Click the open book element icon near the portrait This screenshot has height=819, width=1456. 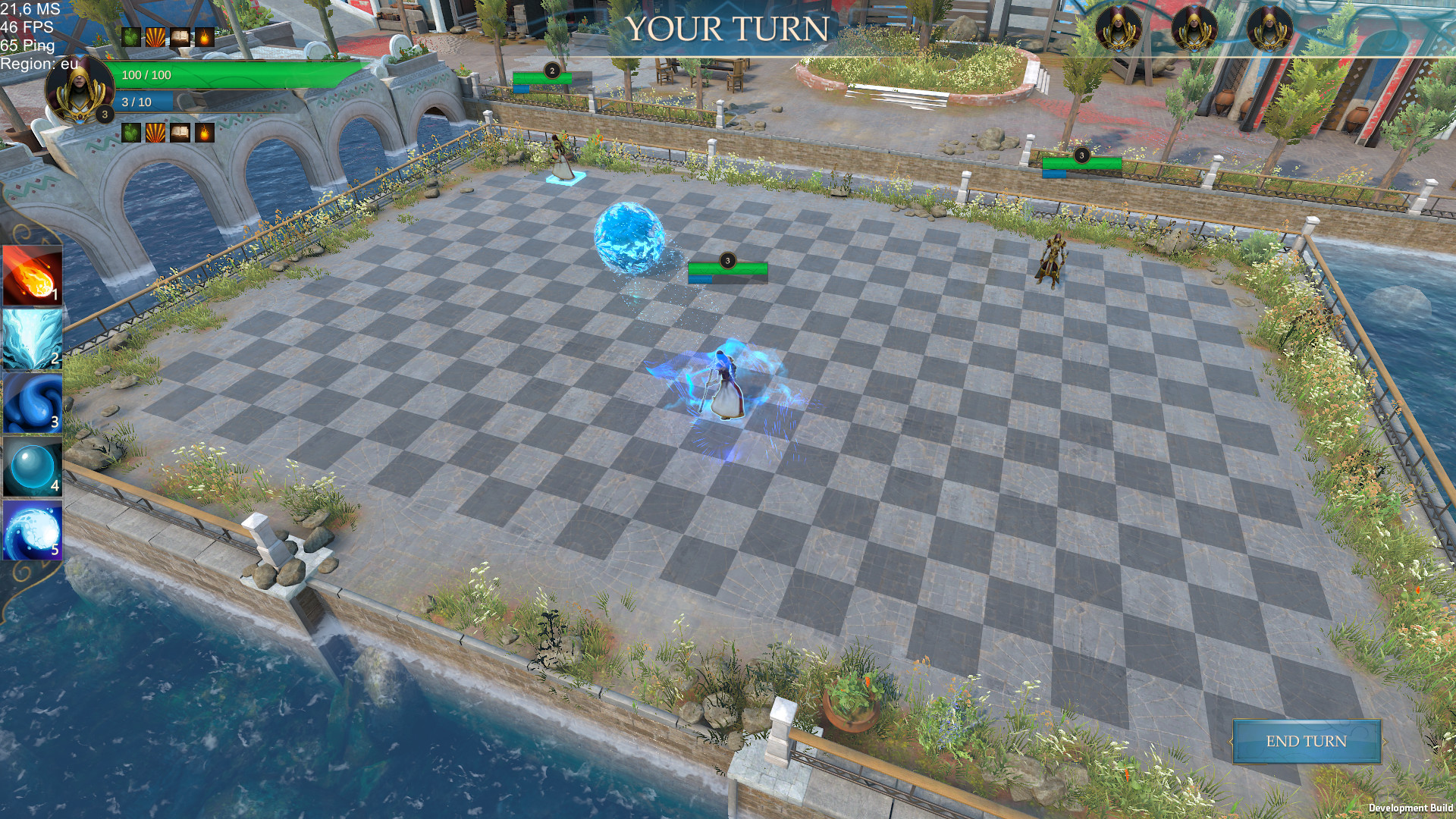[x=180, y=36]
